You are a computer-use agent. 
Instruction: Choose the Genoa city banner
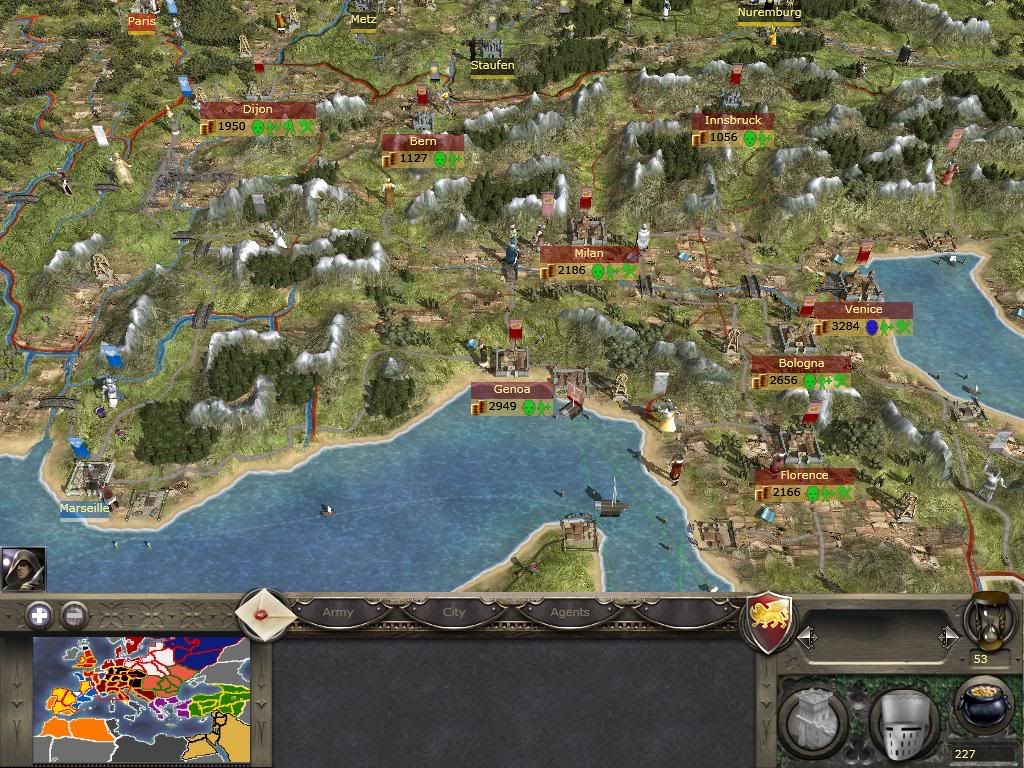coord(511,390)
